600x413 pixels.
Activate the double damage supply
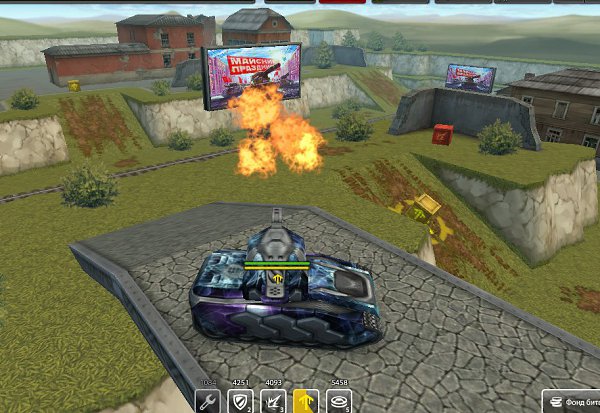click(x=273, y=402)
